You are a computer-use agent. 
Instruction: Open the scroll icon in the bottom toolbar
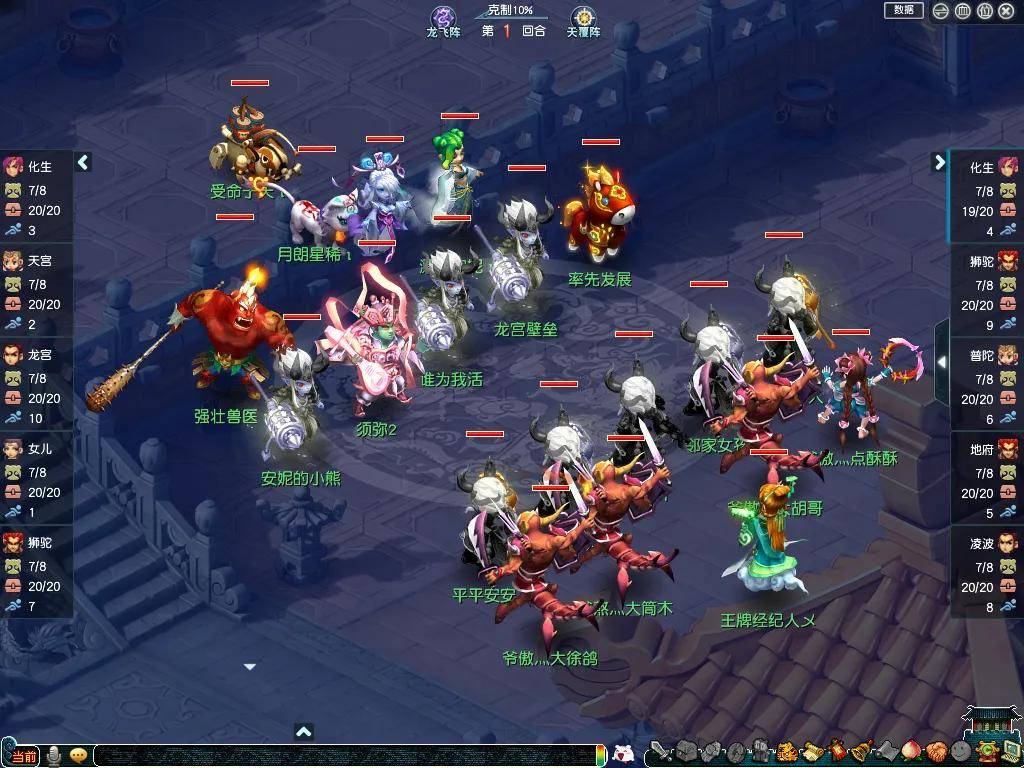pos(813,752)
